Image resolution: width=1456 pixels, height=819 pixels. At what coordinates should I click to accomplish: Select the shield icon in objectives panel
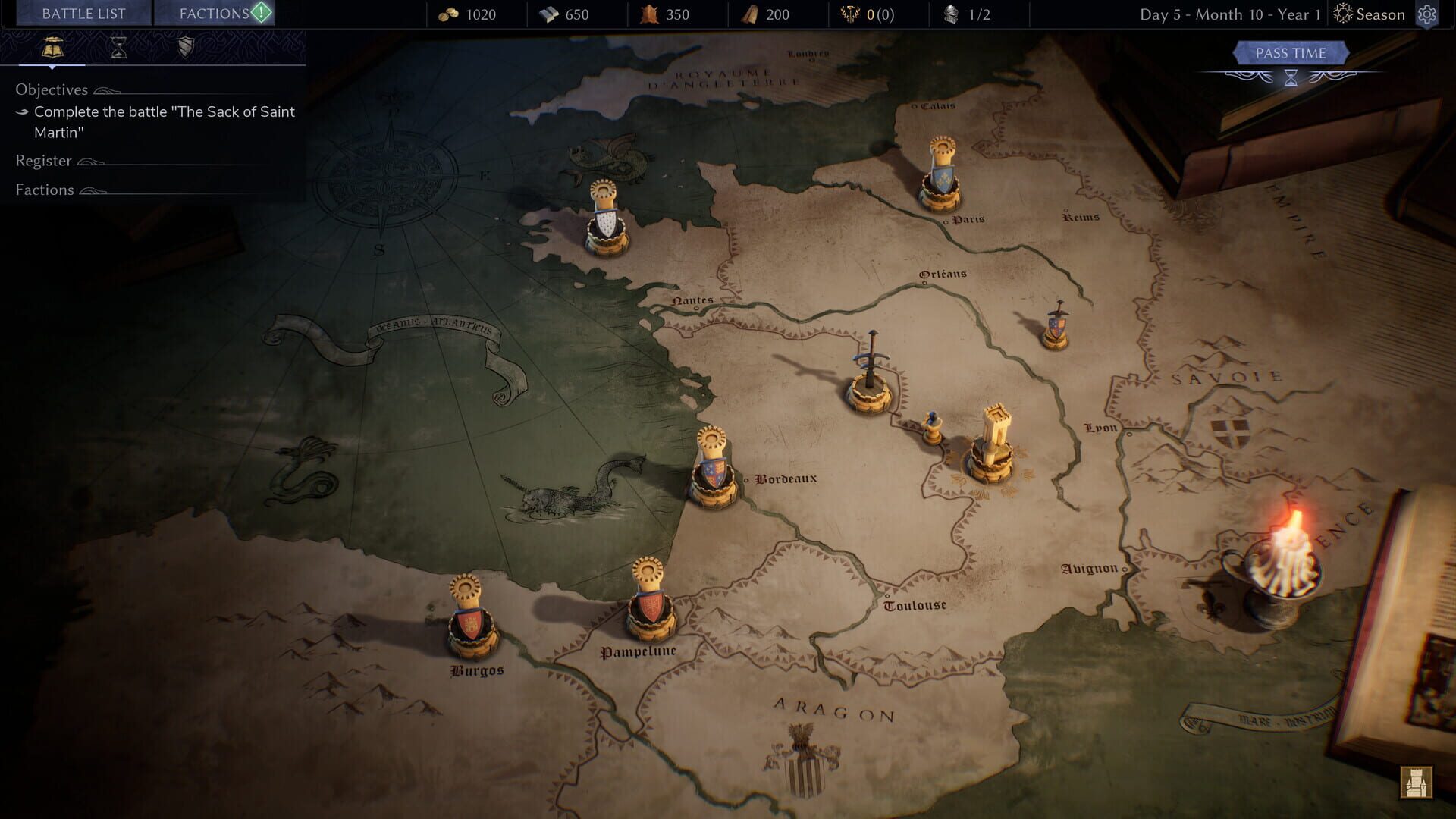click(184, 49)
